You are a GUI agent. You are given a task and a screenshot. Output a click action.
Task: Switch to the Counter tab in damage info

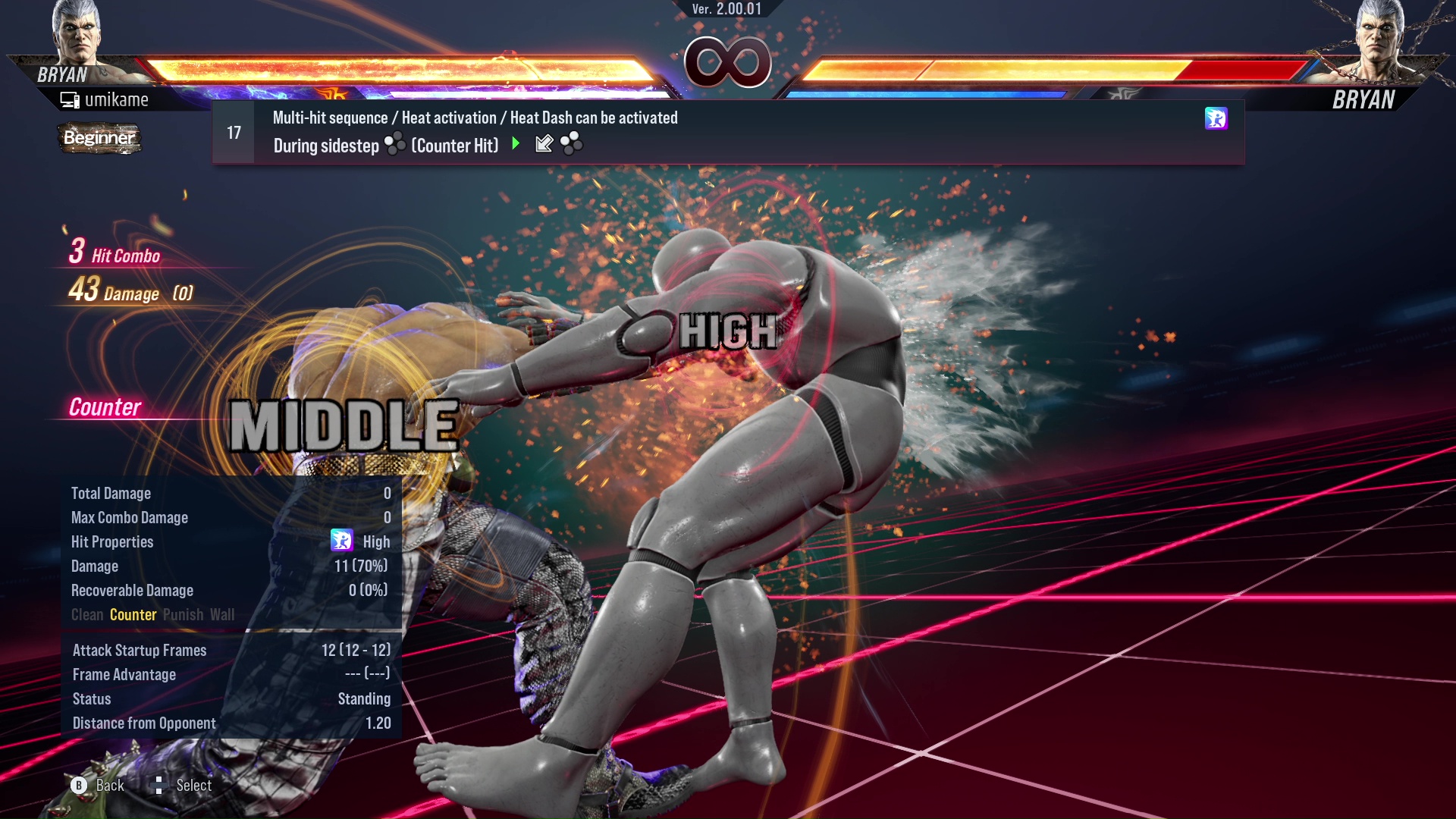(133, 615)
